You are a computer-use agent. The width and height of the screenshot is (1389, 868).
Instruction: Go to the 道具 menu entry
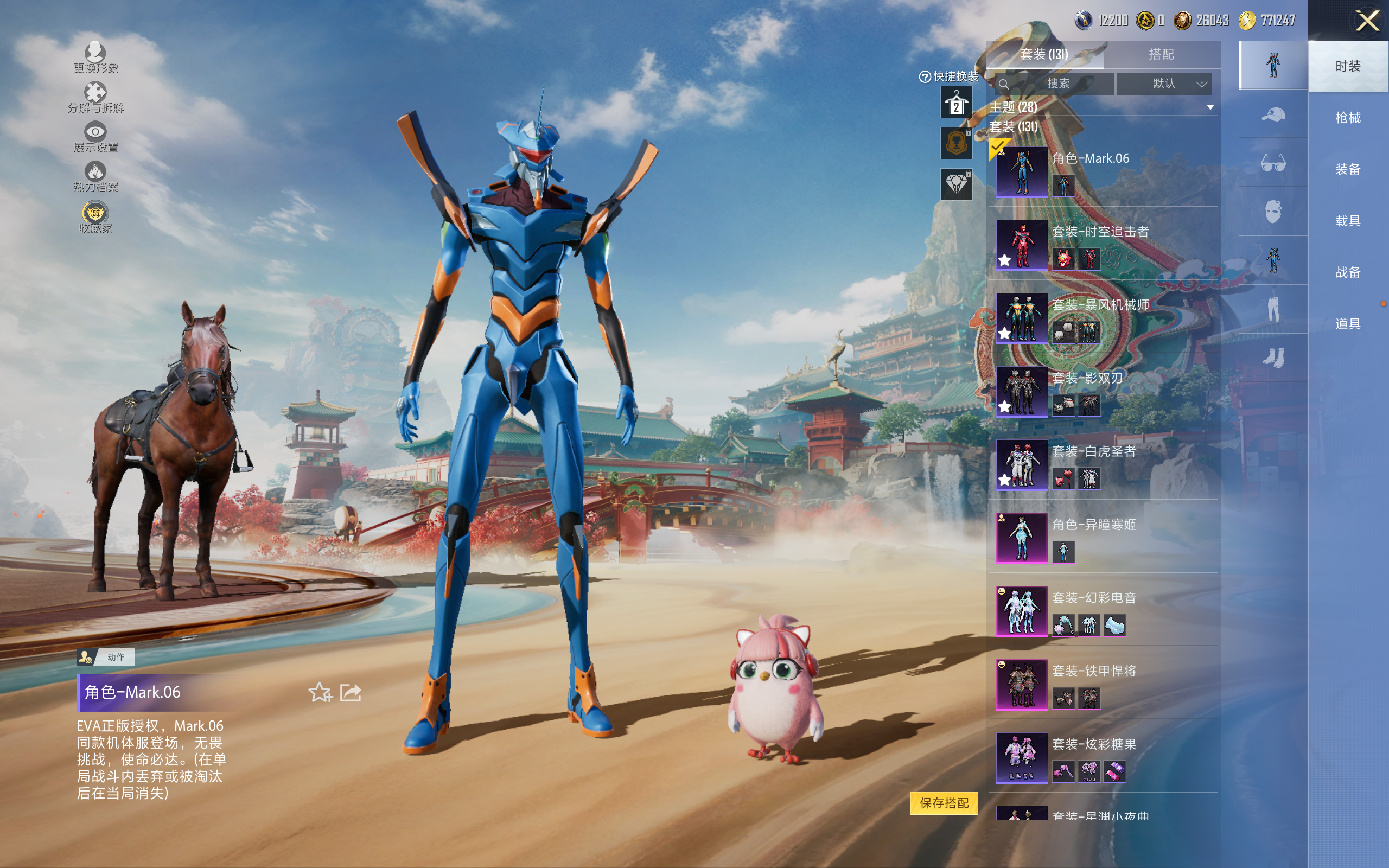(1348, 324)
